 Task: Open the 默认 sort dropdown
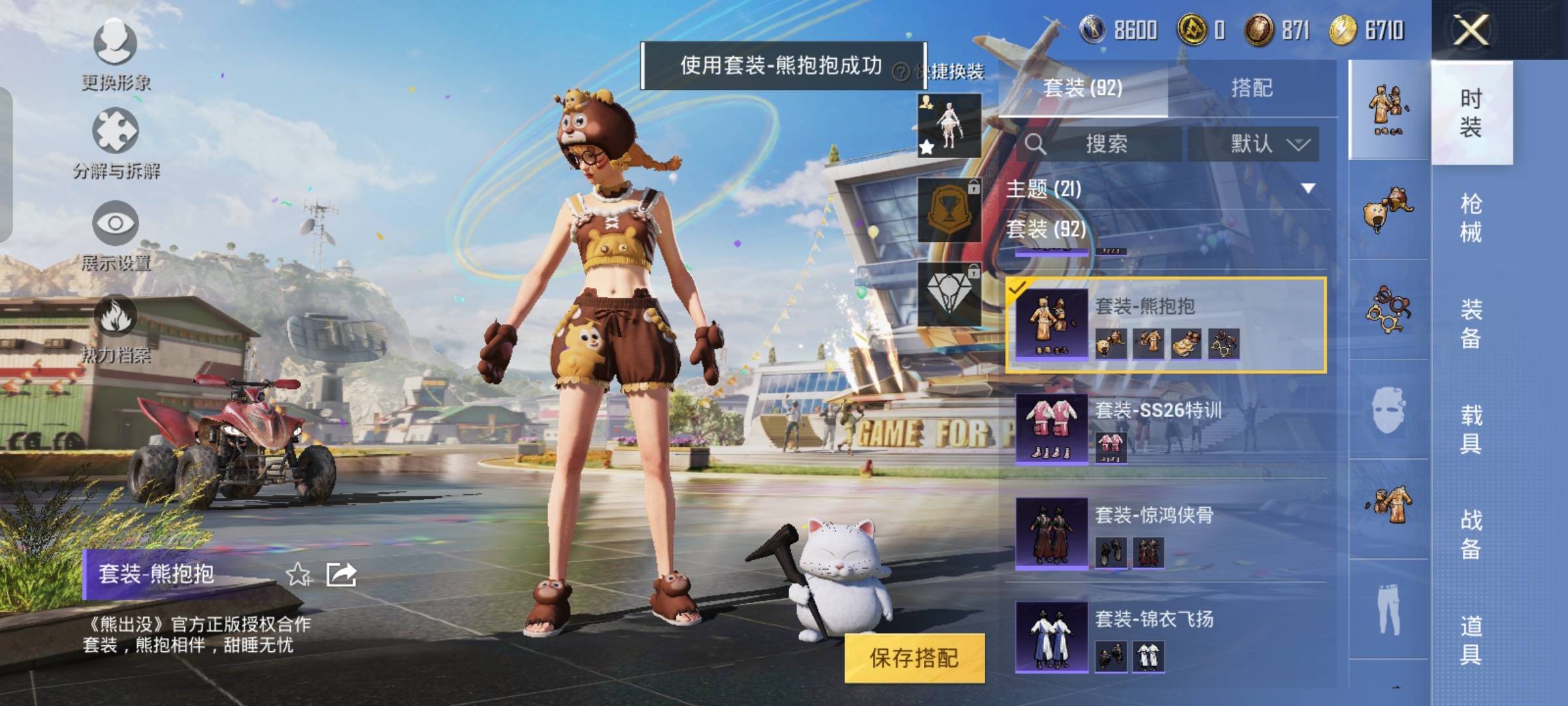pos(1253,144)
